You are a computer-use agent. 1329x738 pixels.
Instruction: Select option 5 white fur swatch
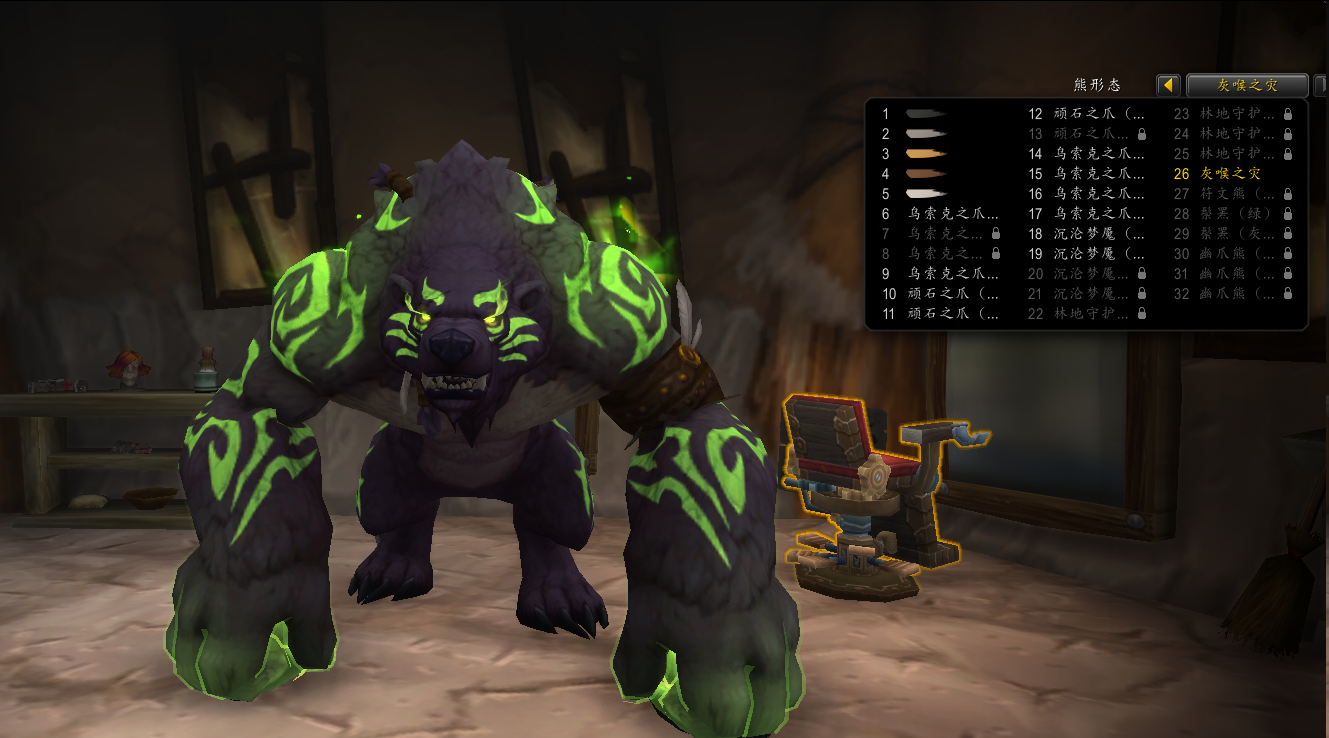pyautogui.click(x=925, y=194)
